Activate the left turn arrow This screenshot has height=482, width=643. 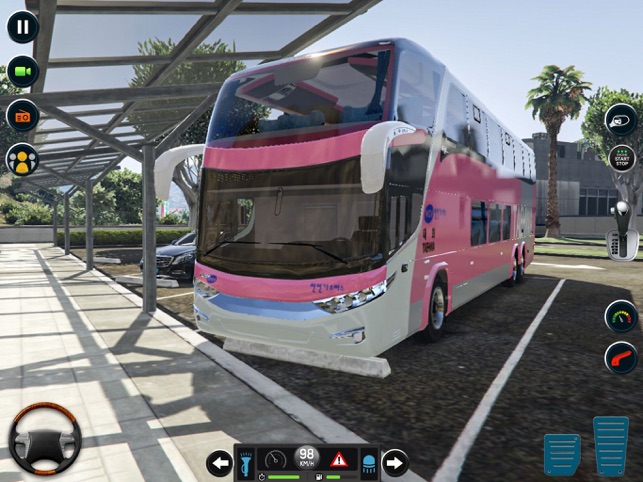pos(219,462)
